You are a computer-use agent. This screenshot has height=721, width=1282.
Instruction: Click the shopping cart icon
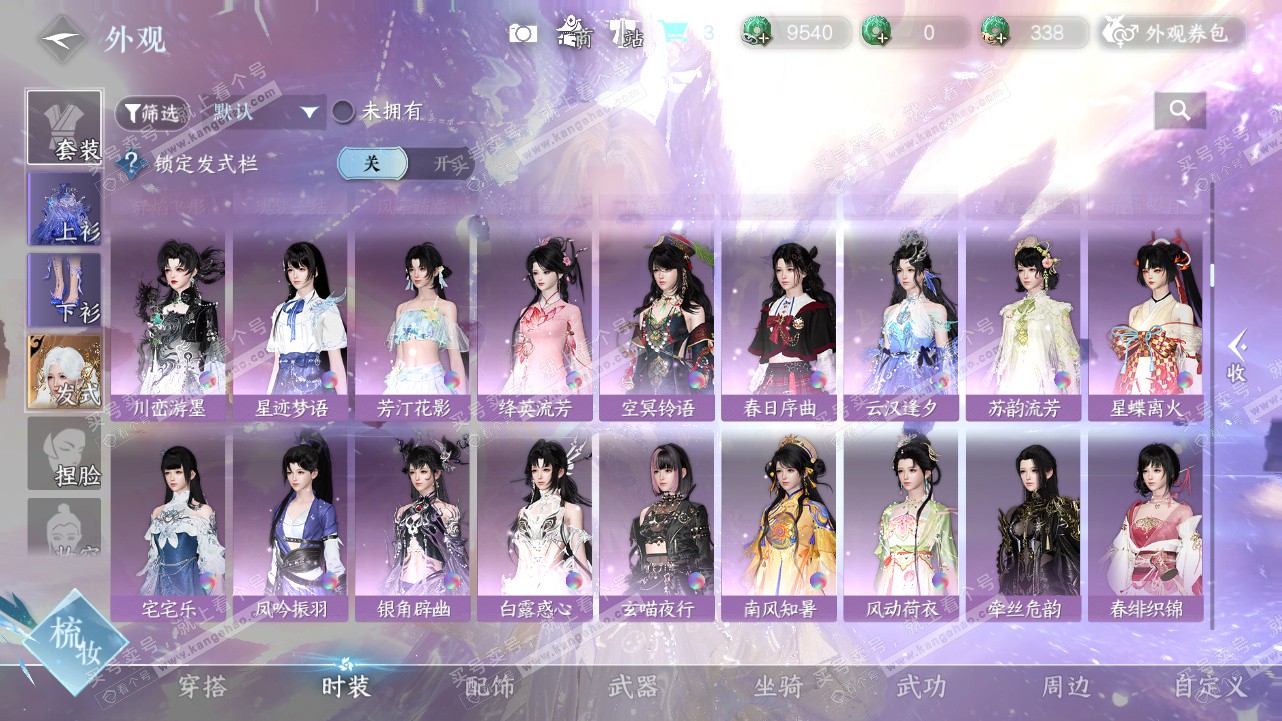click(672, 33)
